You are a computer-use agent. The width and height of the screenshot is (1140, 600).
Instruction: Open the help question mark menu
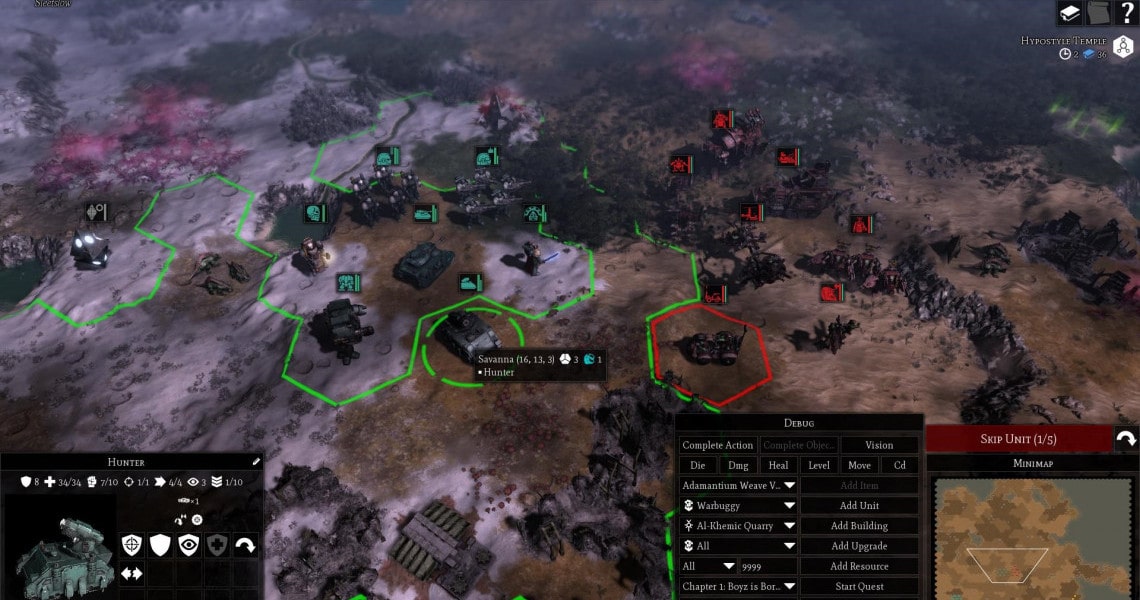1127,13
